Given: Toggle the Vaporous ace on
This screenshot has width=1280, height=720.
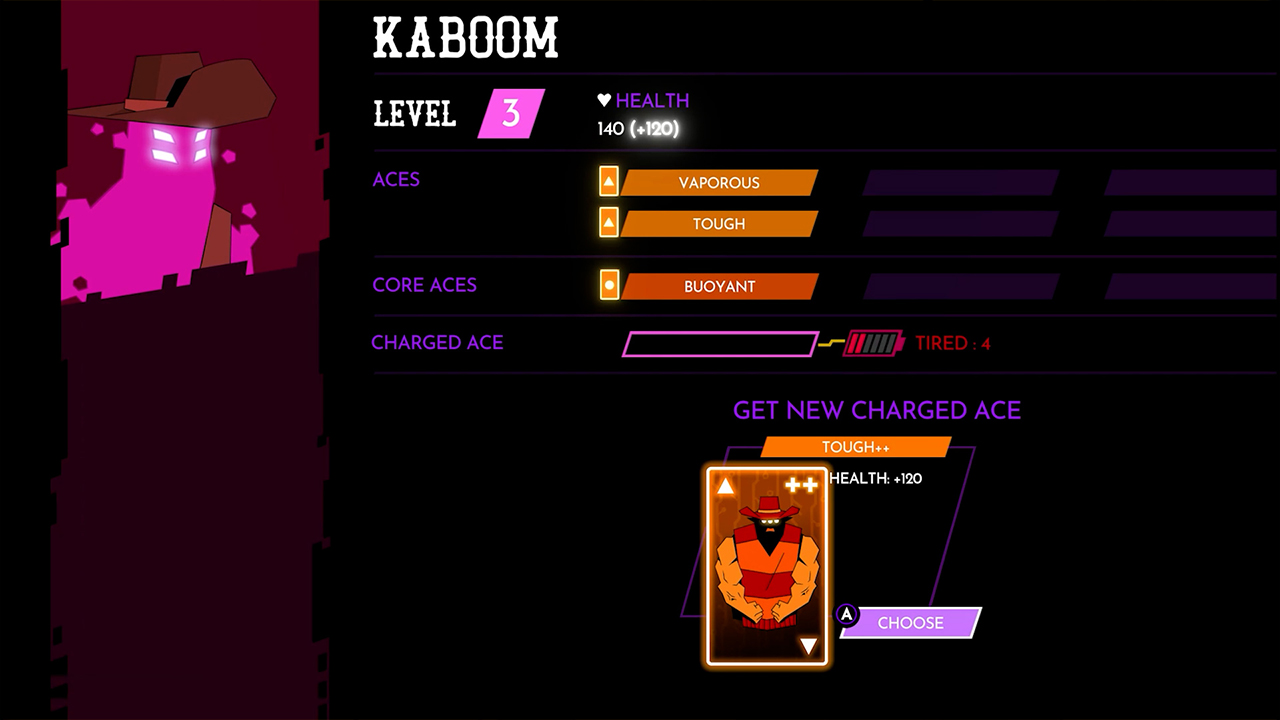Looking at the screenshot, I should point(720,182).
